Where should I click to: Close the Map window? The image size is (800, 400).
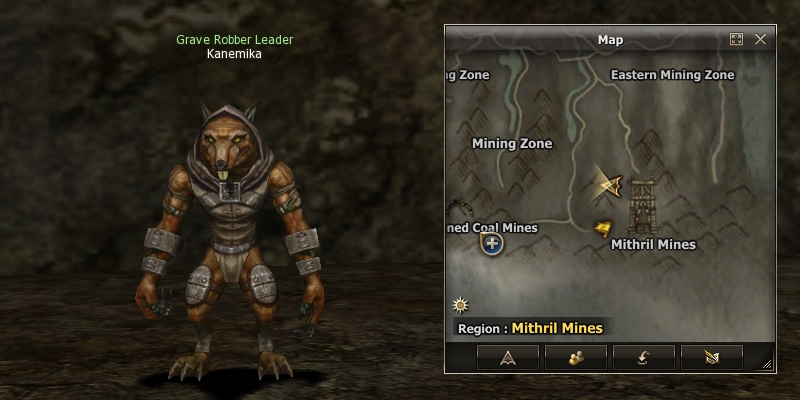click(760, 40)
